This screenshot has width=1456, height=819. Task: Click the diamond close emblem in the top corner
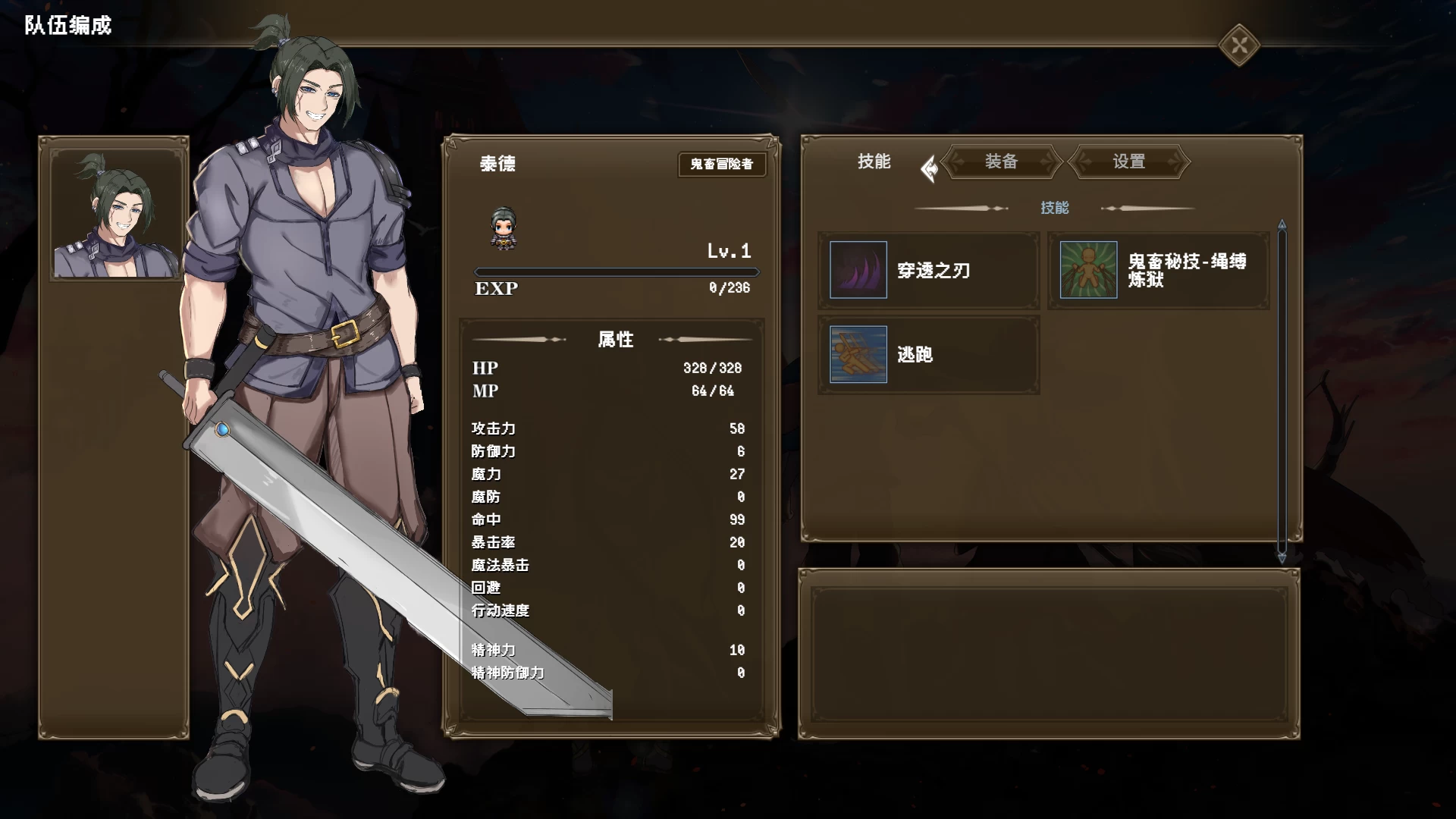click(1239, 44)
